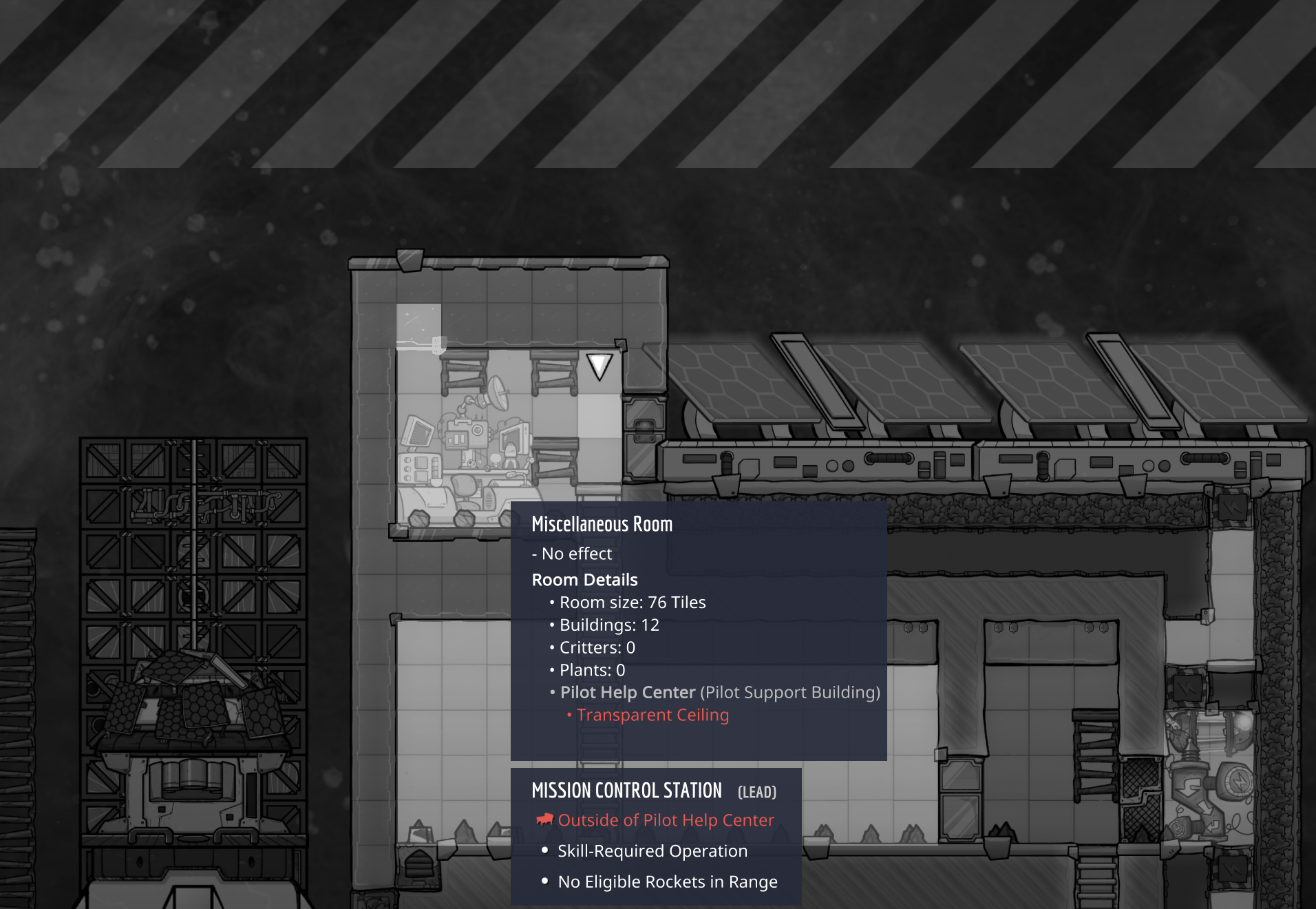
Task: Select the Miscellaneous Room tooltip header
Action: (602, 524)
